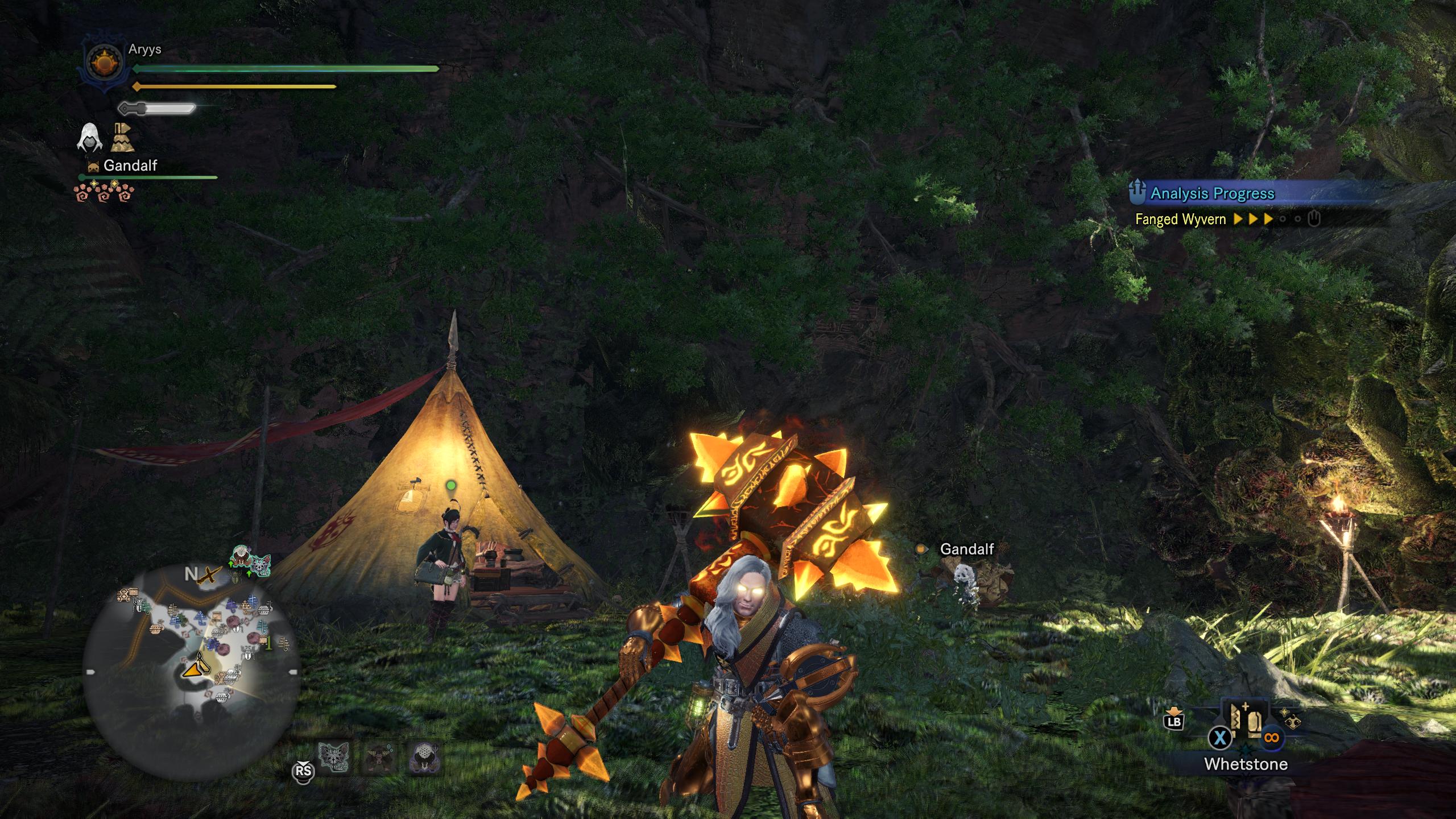Click the hooded mantle icon
1456x819 pixels.
pos(90,138)
